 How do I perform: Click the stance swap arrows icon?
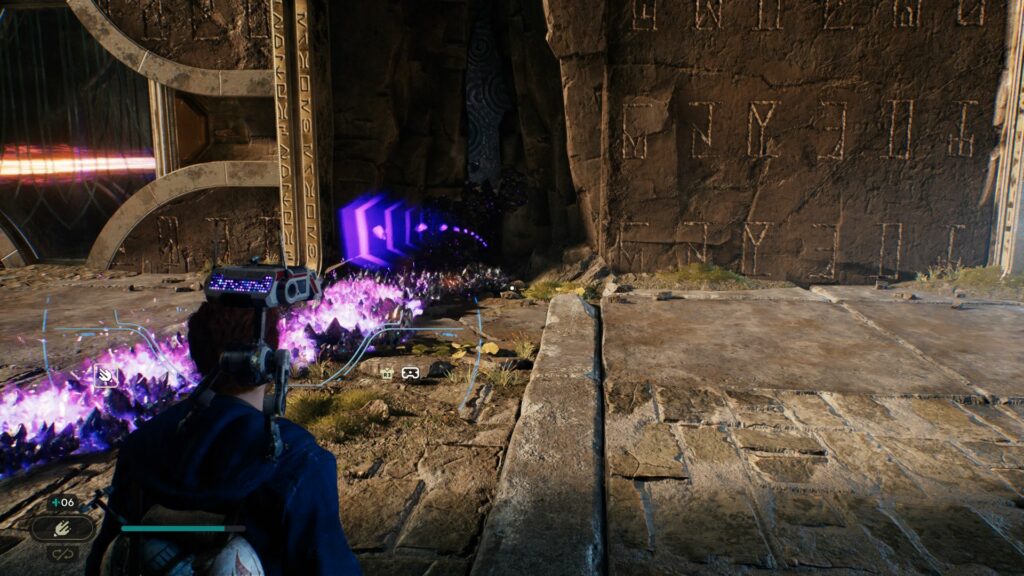(62, 551)
